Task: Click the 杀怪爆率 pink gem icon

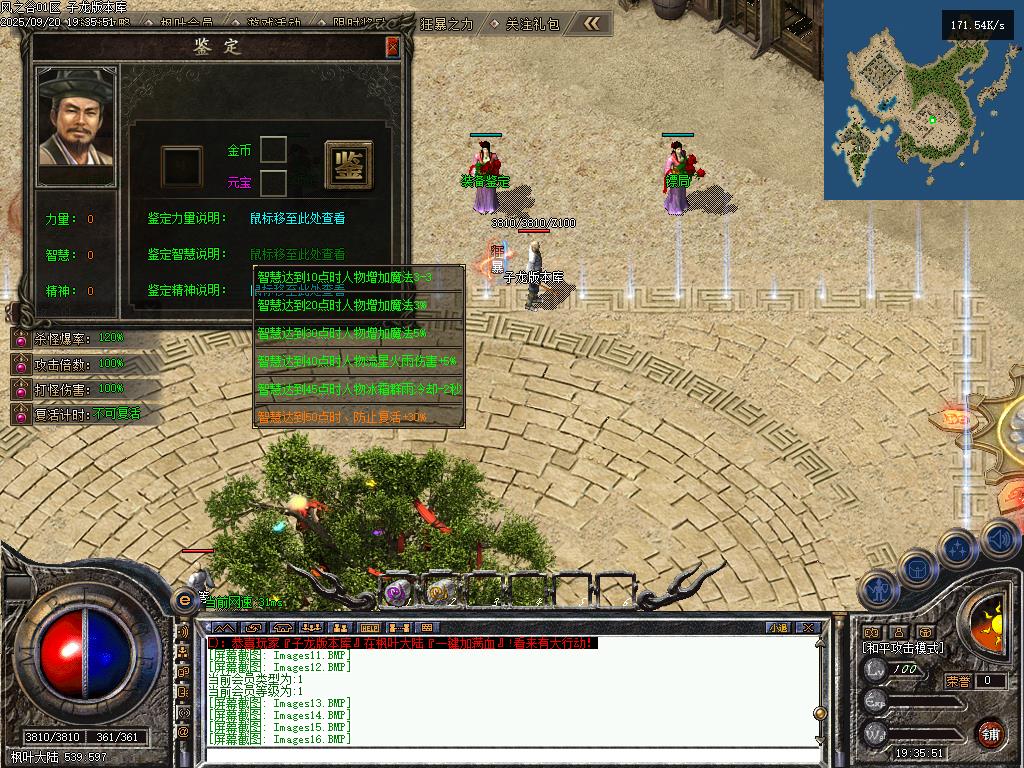Action: [20, 338]
